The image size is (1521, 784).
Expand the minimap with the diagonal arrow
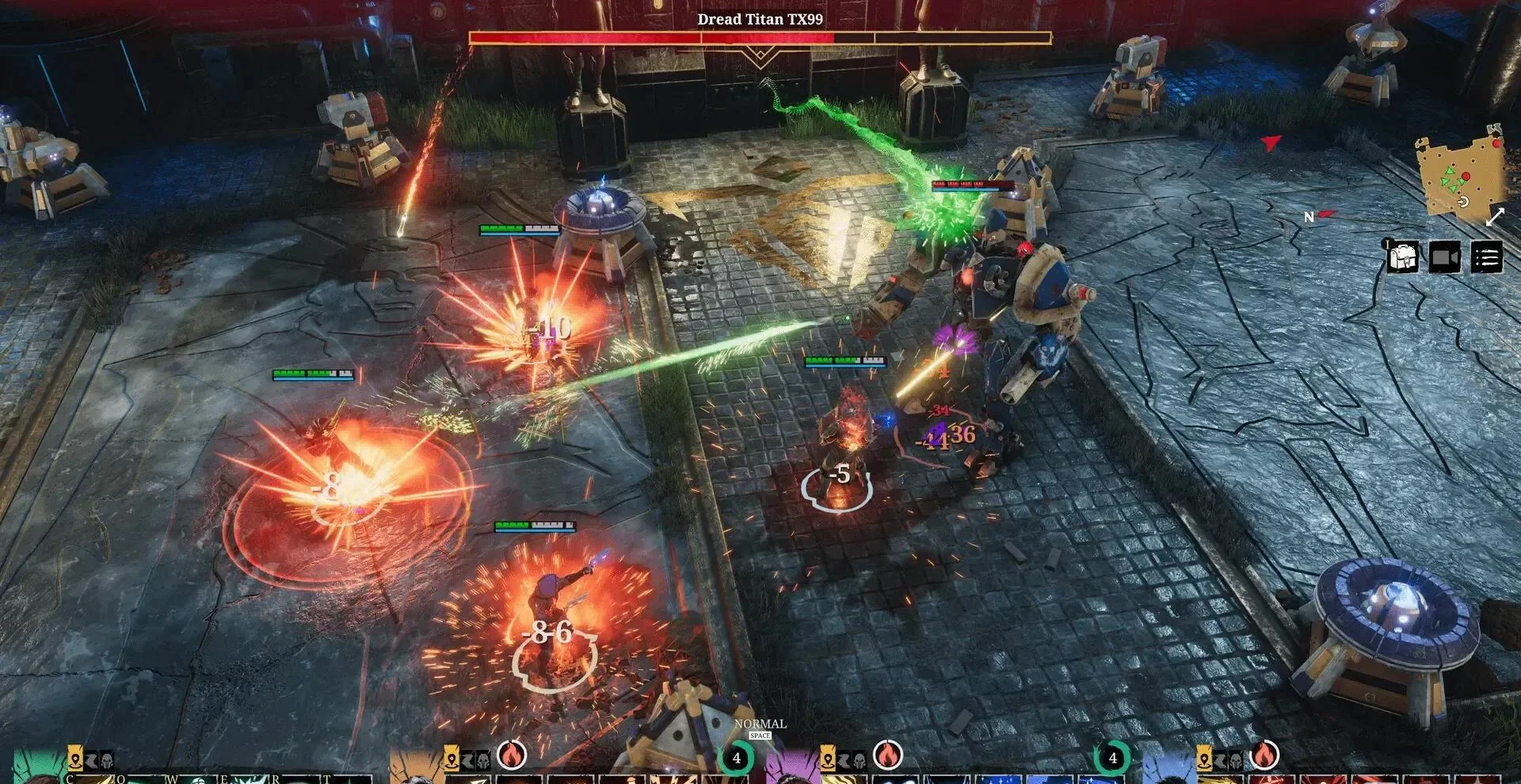[x=1495, y=216]
